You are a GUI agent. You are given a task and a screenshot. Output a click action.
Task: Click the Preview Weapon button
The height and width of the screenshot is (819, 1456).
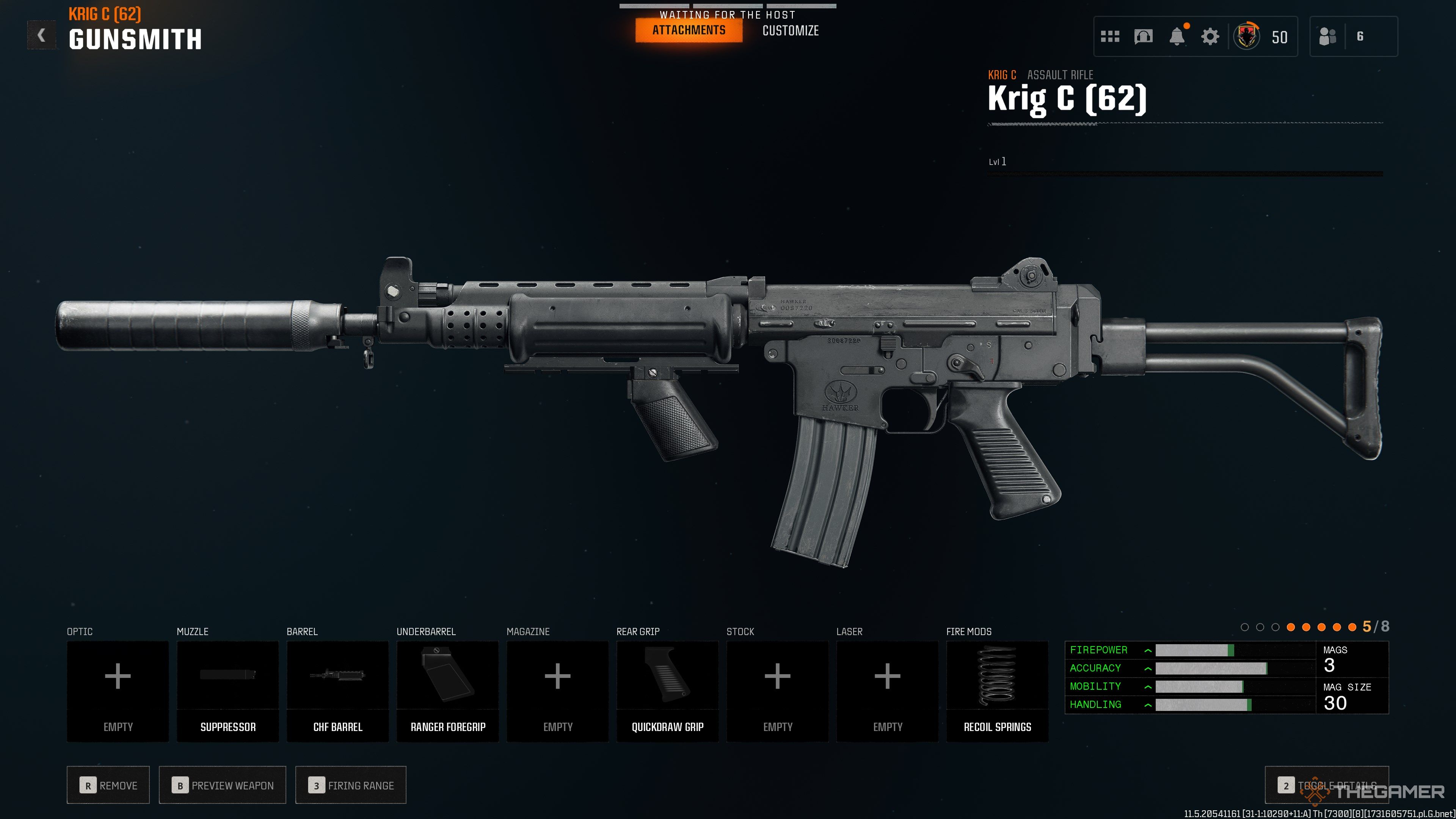click(x=223, y=785)
